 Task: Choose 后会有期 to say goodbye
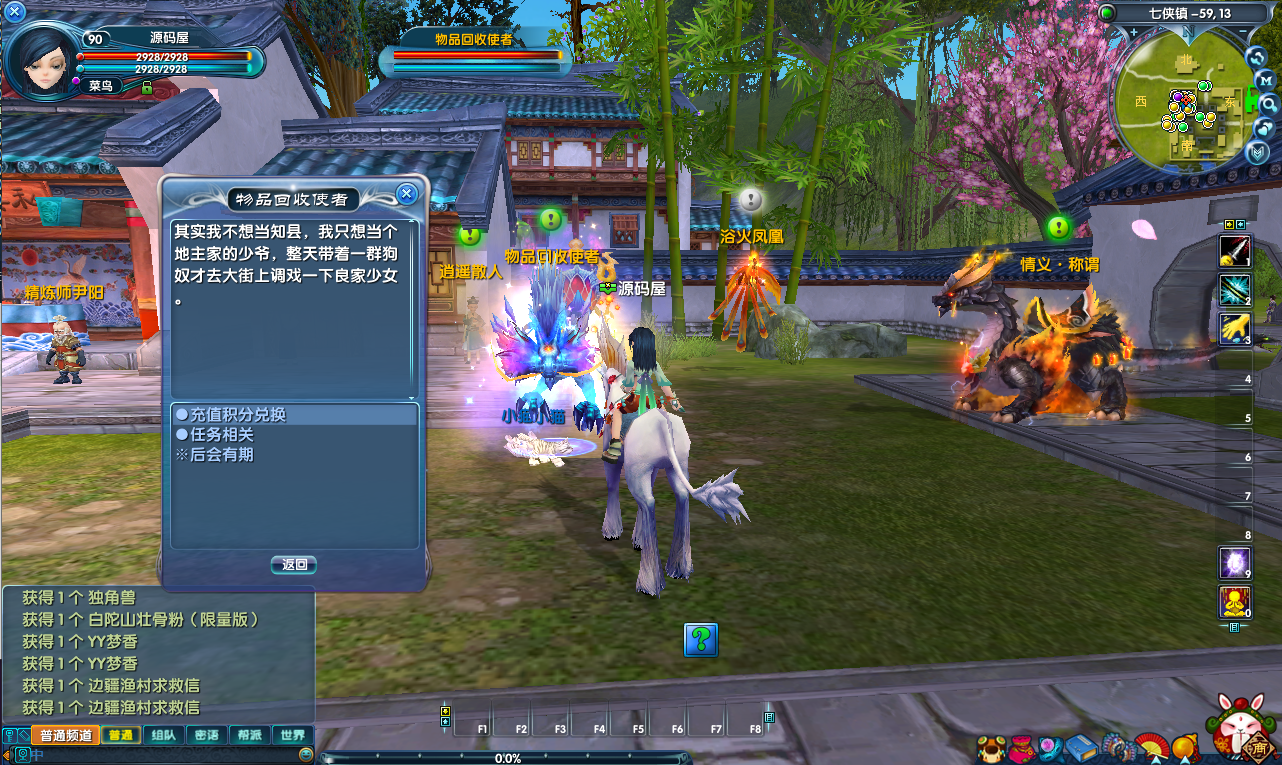[x=215, y=455]
